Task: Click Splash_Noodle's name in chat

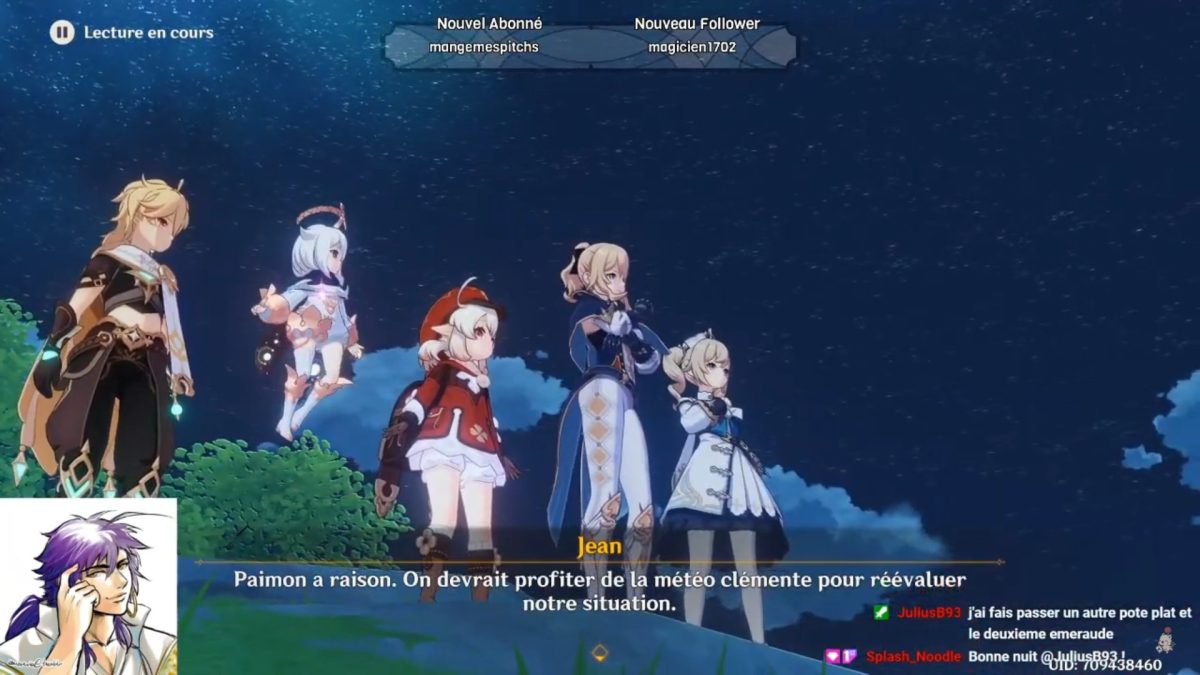Action: pos(914,656)
